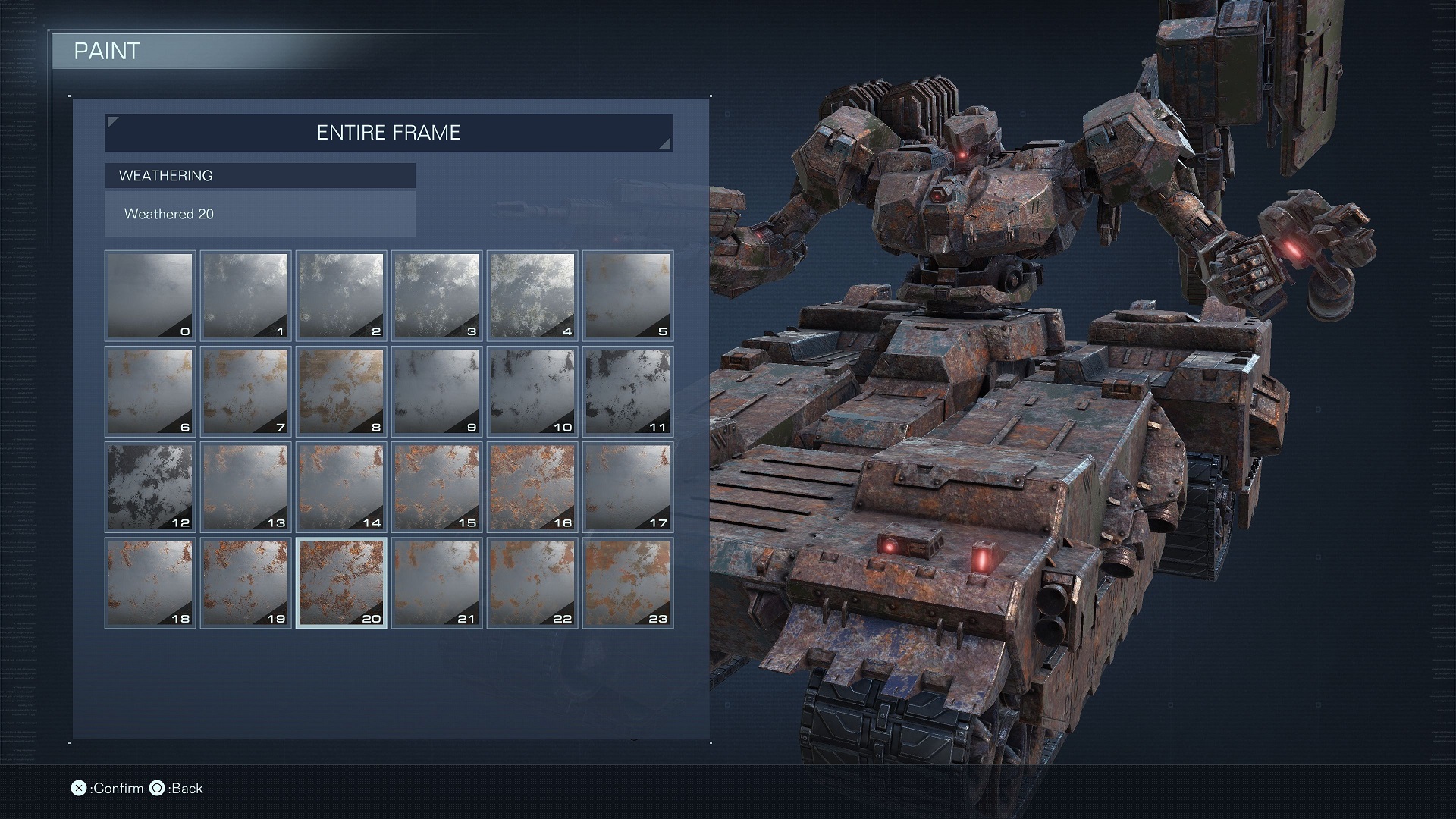The width and height of the screenshot is (1456, 819).
Task: Pick the dark weathering swatch 12
Action: click(150, 487)
